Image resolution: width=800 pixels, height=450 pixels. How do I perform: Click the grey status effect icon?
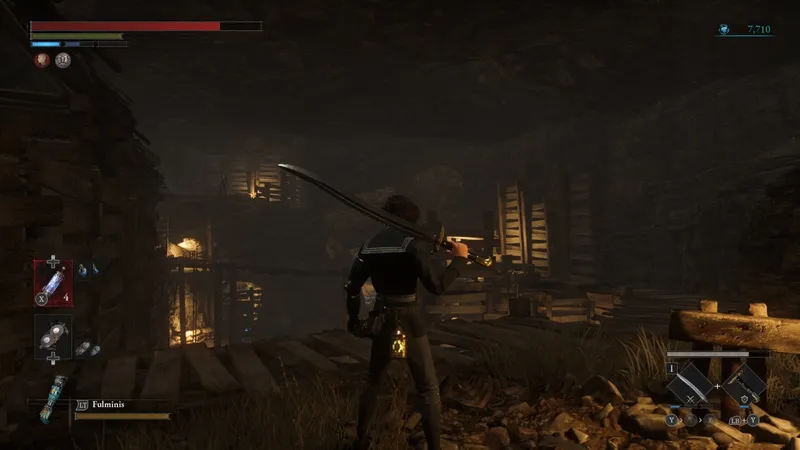coord(62,60)
